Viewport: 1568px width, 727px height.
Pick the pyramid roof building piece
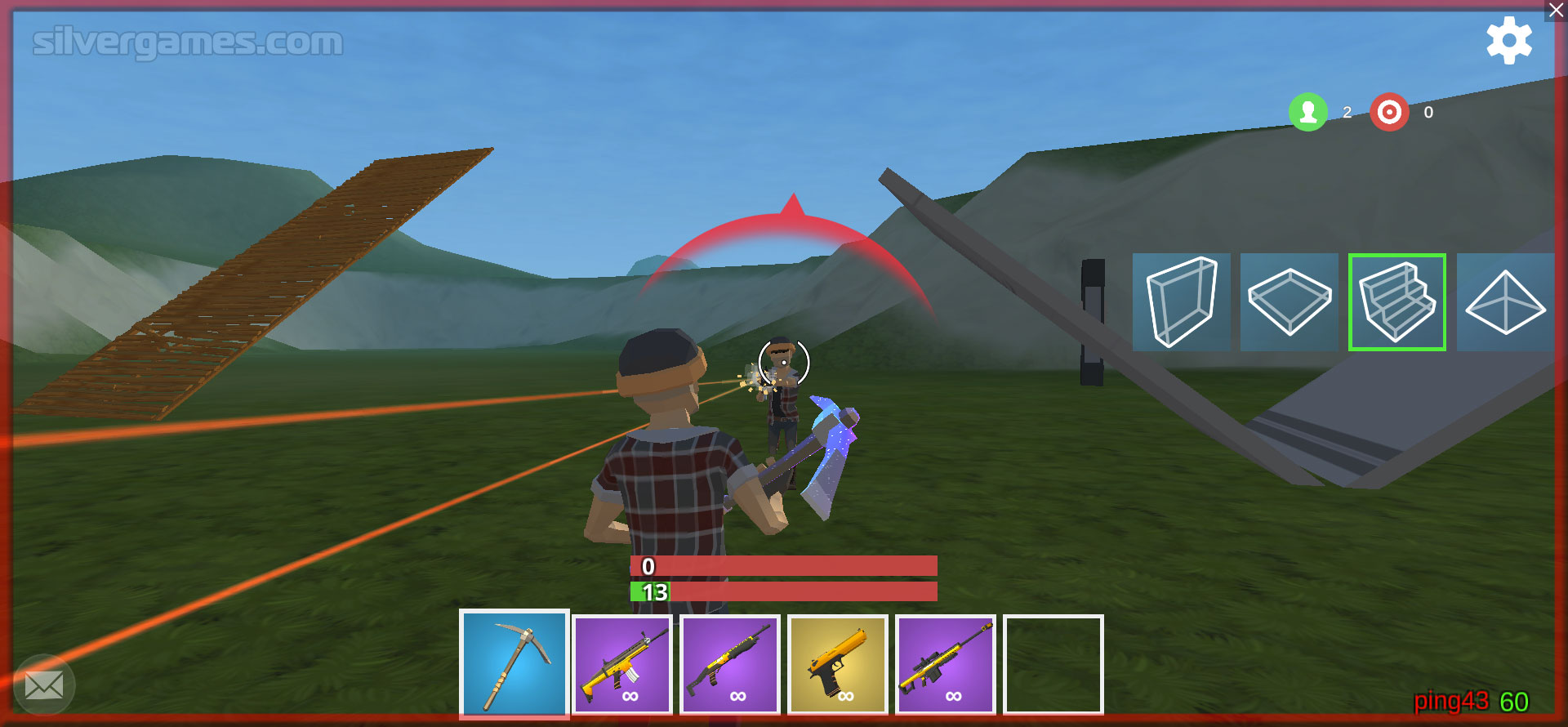[1505, 302]
